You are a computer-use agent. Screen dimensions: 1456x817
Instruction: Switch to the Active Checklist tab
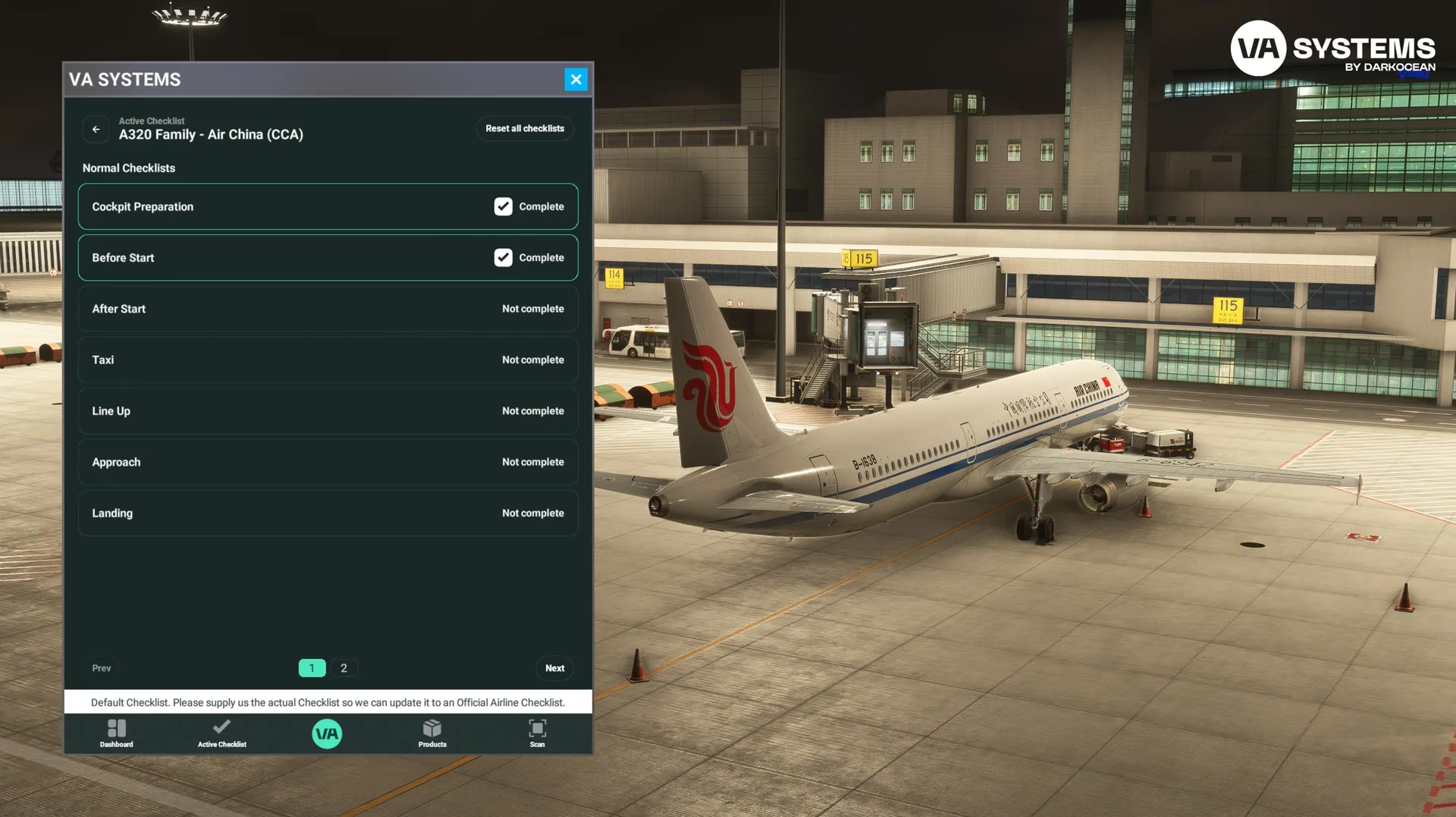tap(222, 734)
